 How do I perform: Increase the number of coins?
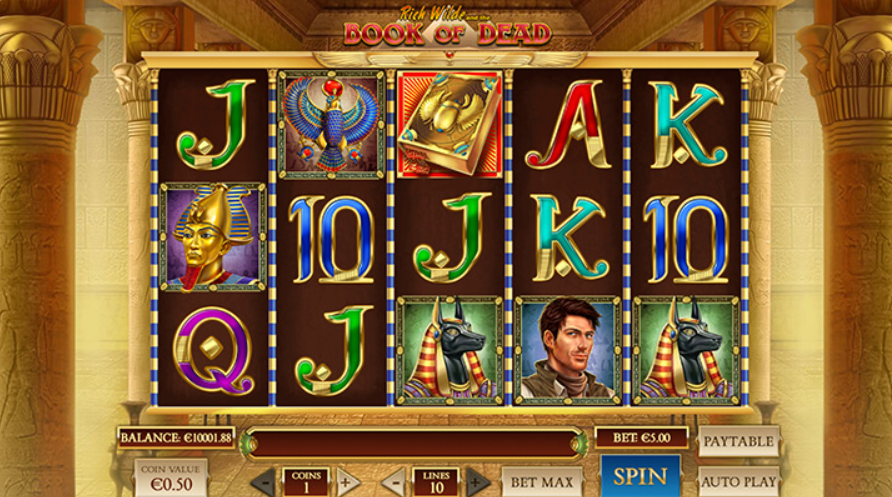[x=348, y=481]
